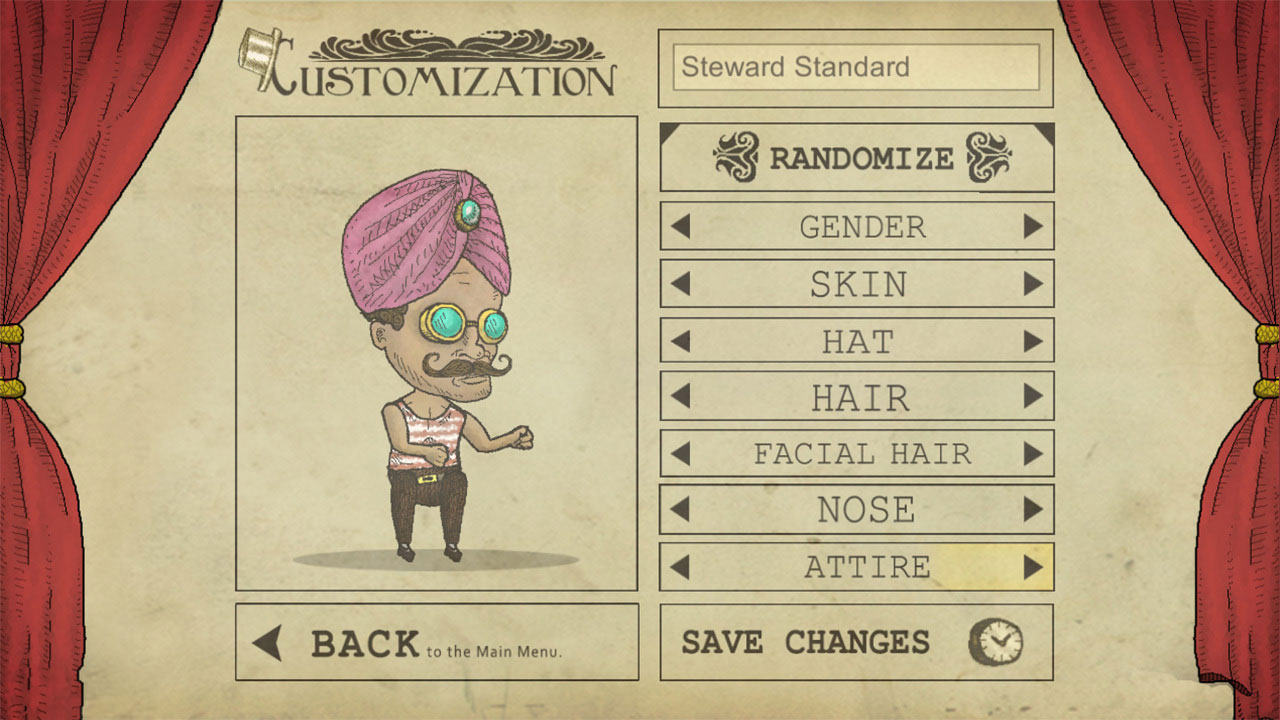Cycle Gender forward with the right arrow
The image size is (1280, 720).
[x=1035, y=227]
